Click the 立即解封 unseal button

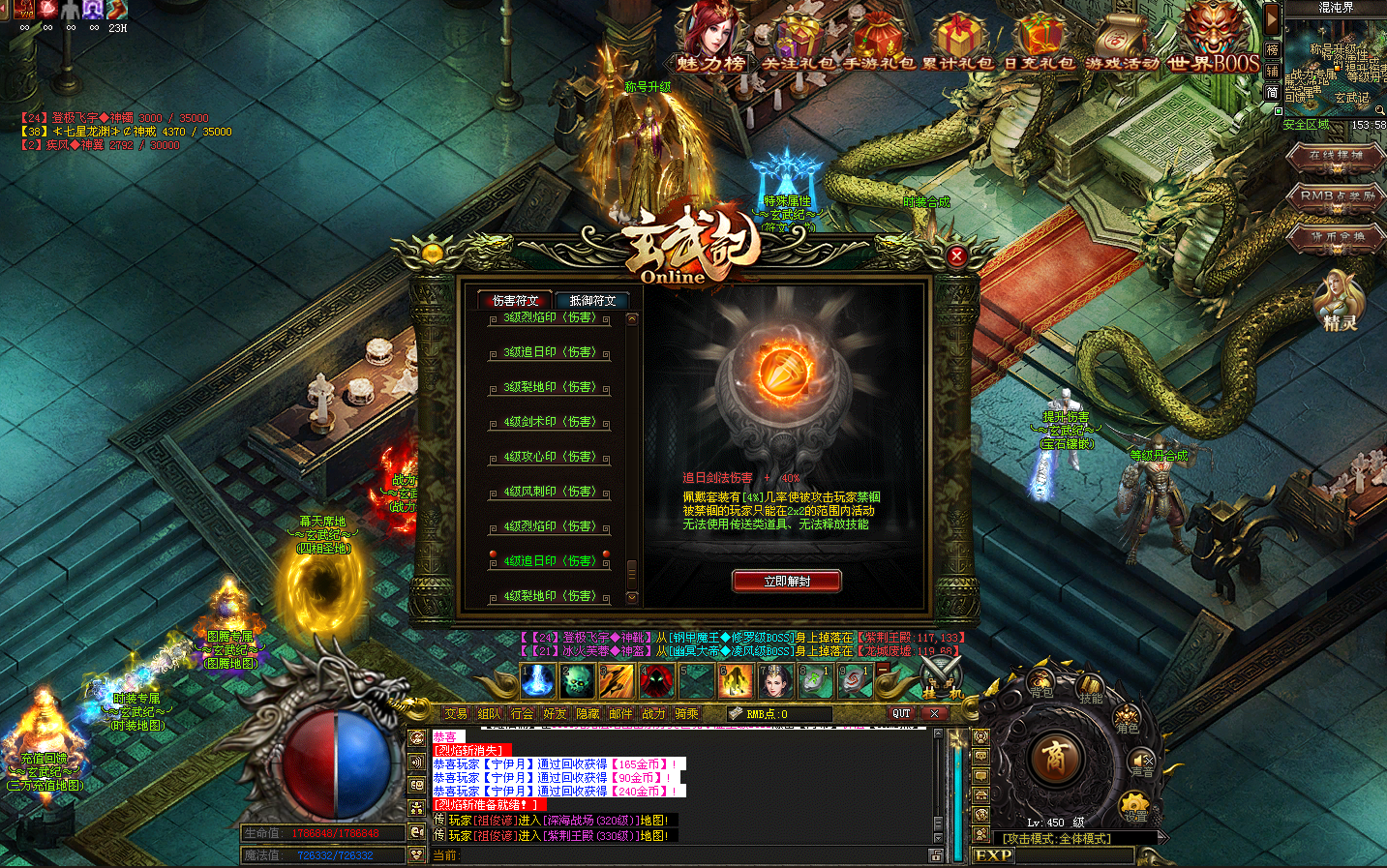[787, 581]
